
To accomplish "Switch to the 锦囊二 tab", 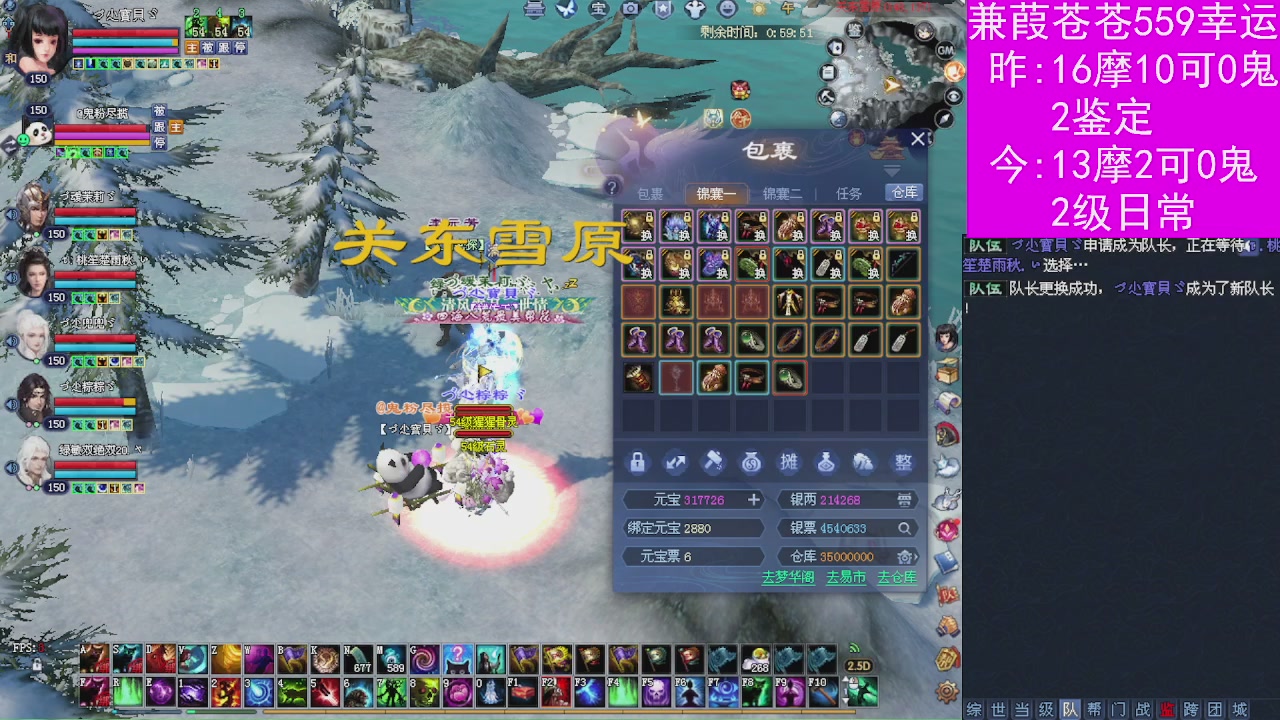I will tap(783, 194).
